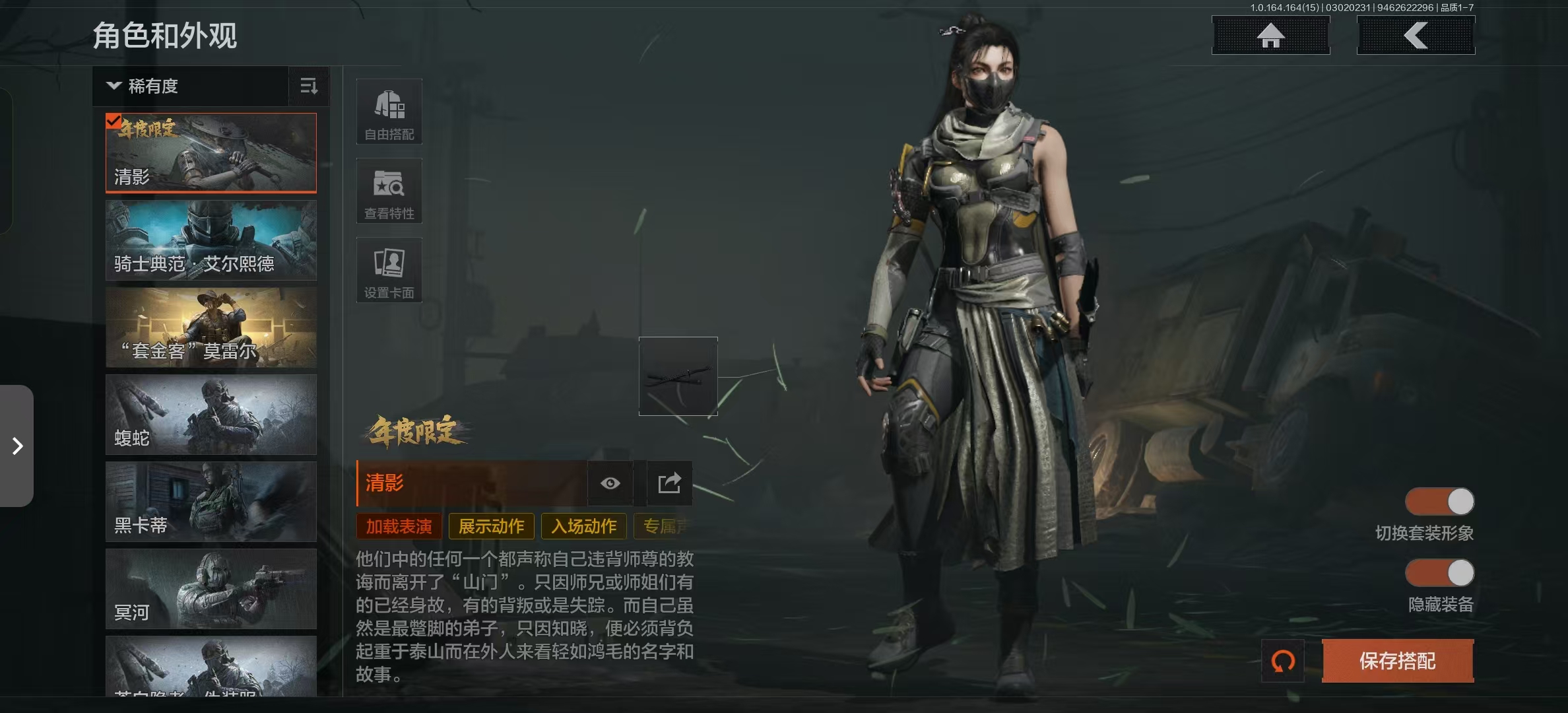
Task: Choose the 黑卡蒂 character skin
Action: [x=211, y=502]
